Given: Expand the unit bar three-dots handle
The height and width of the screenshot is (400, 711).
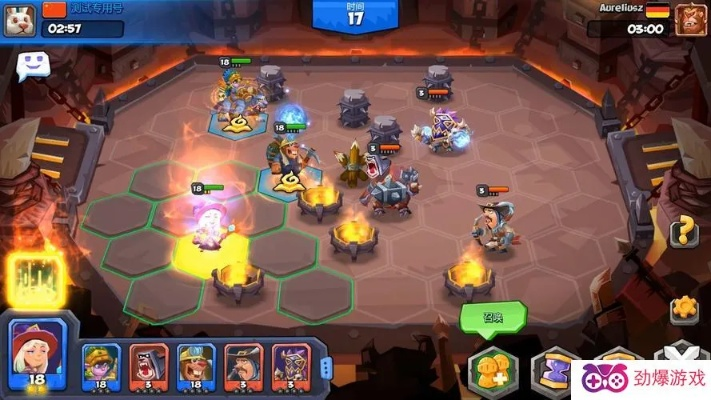Looking at the screenshot, I should click(x=325, y=366).
